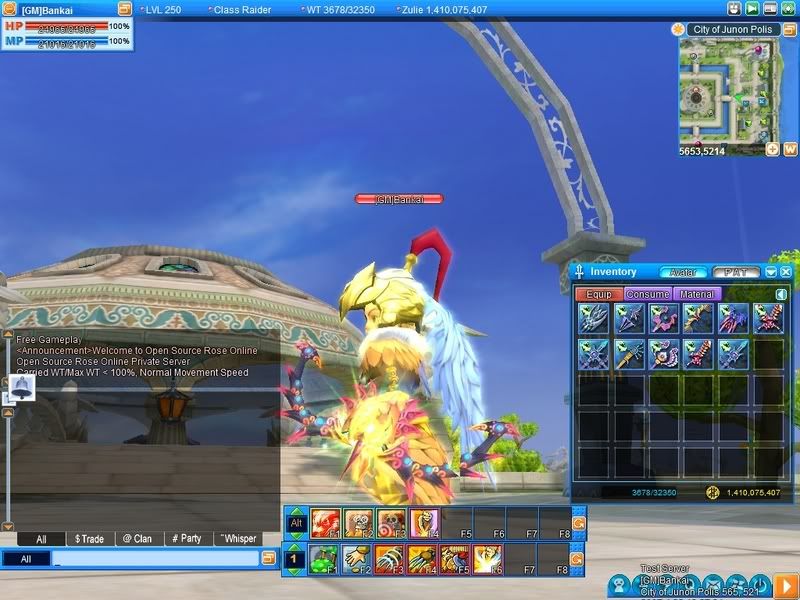The width and height of the screenshot is (800, 600).
Task: Use the skull target skill on F3
Action: [x=390, y=522]
